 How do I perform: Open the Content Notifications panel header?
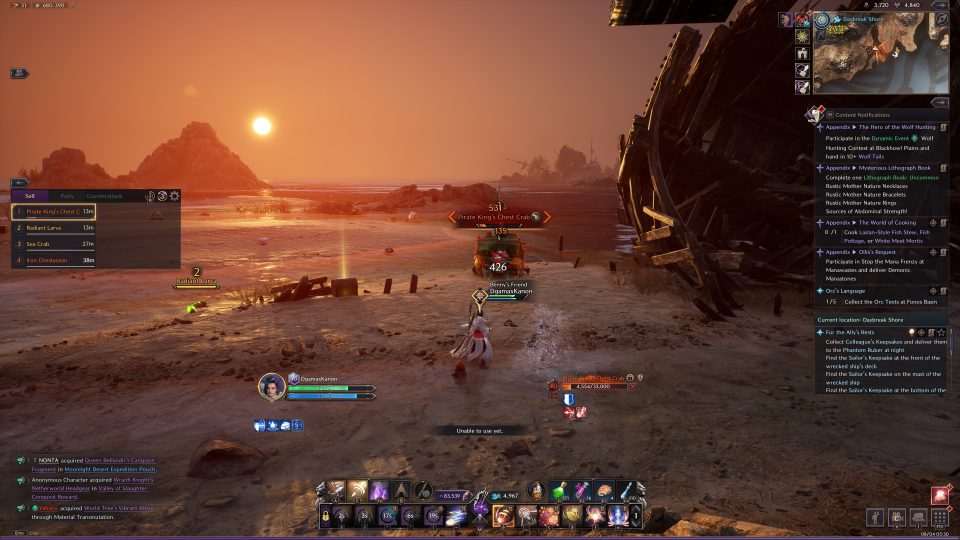(x=860, y=115)
